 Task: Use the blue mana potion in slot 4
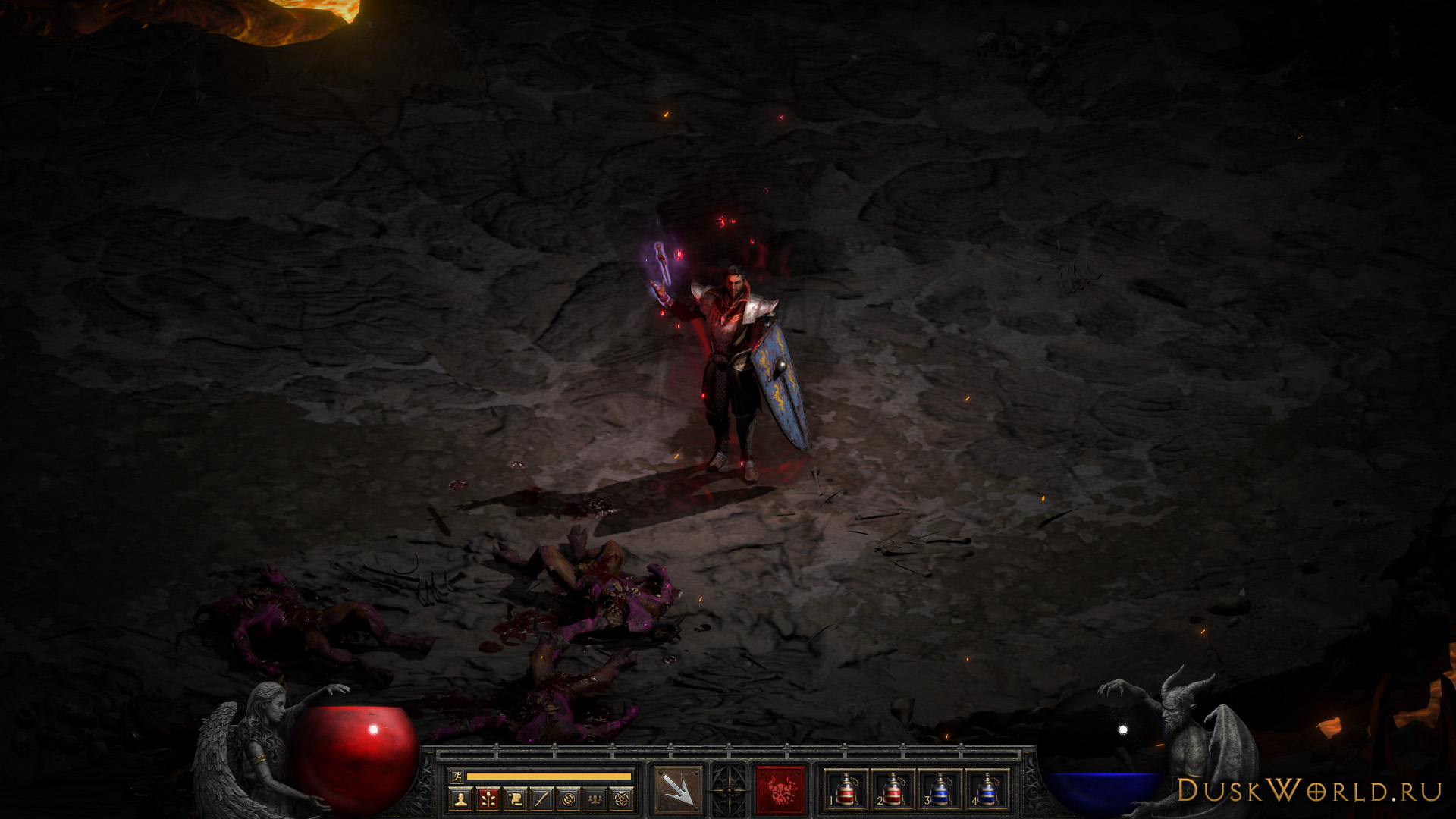pos(987,790)
